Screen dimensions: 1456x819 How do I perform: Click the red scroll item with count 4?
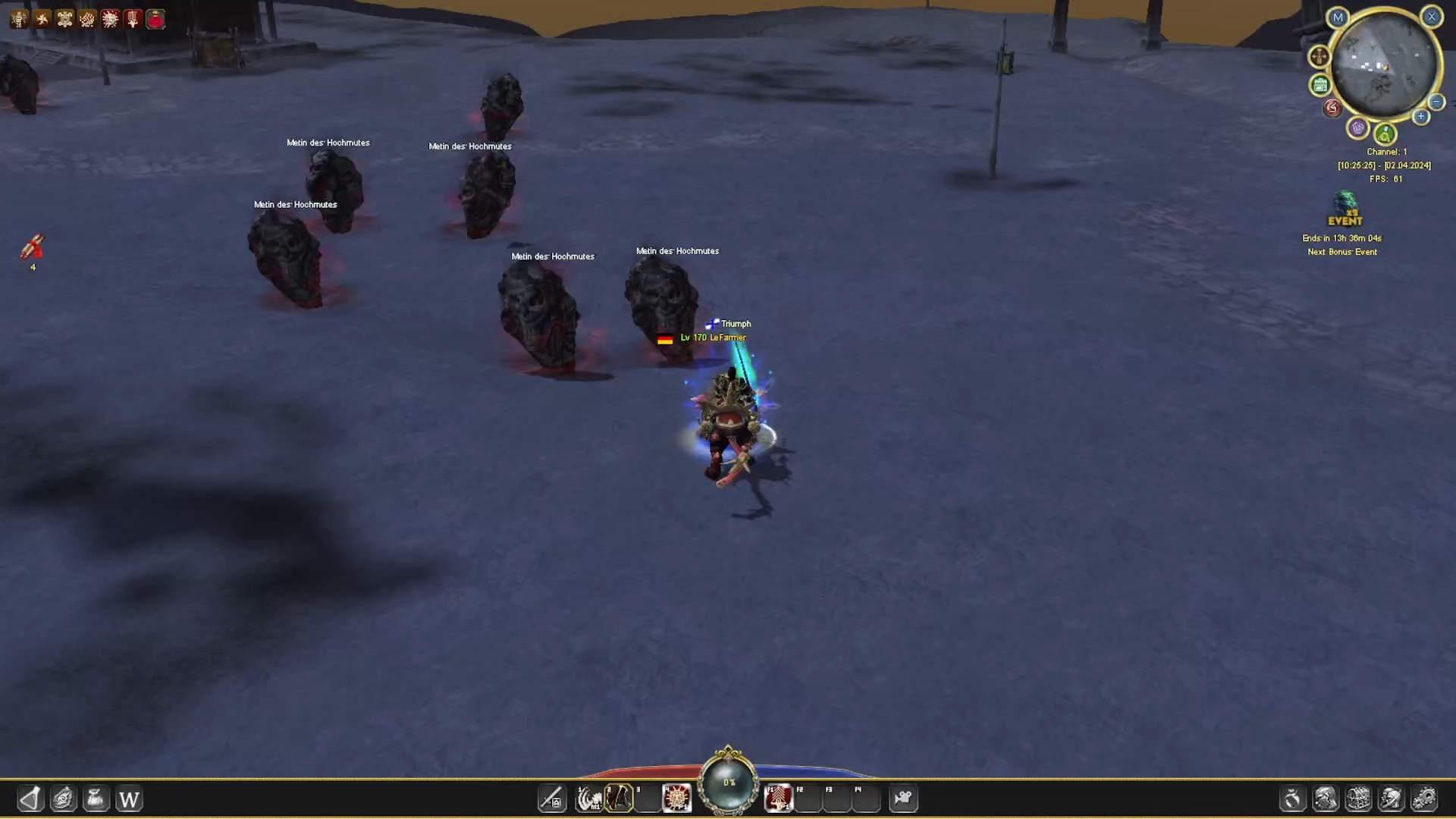click(x=33, y=246)
